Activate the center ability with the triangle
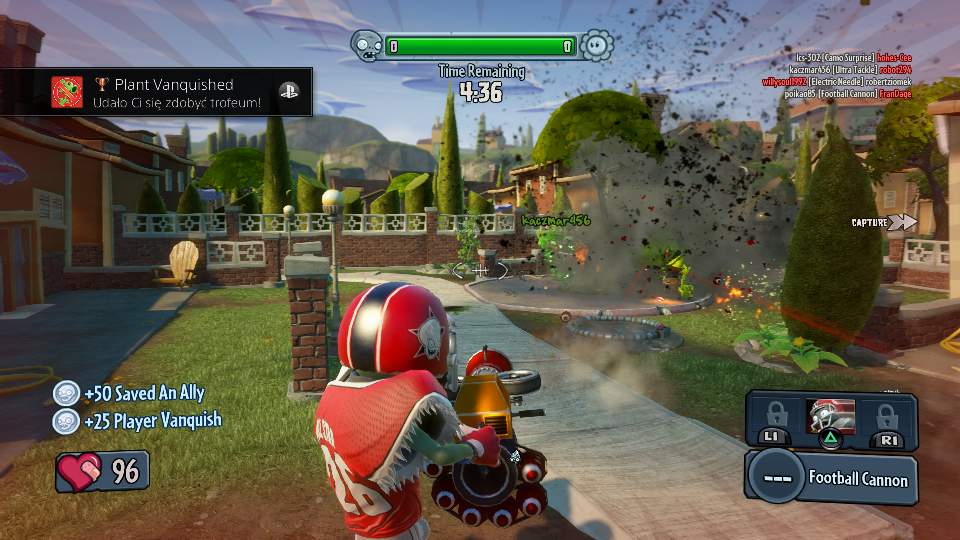 (829, 418)
